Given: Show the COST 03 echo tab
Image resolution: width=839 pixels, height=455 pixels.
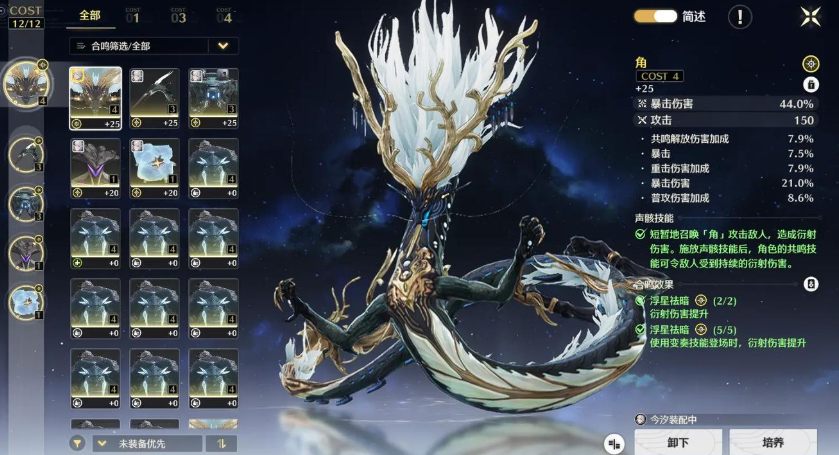Looking at the screenshot, I should (x=178, y=15).
